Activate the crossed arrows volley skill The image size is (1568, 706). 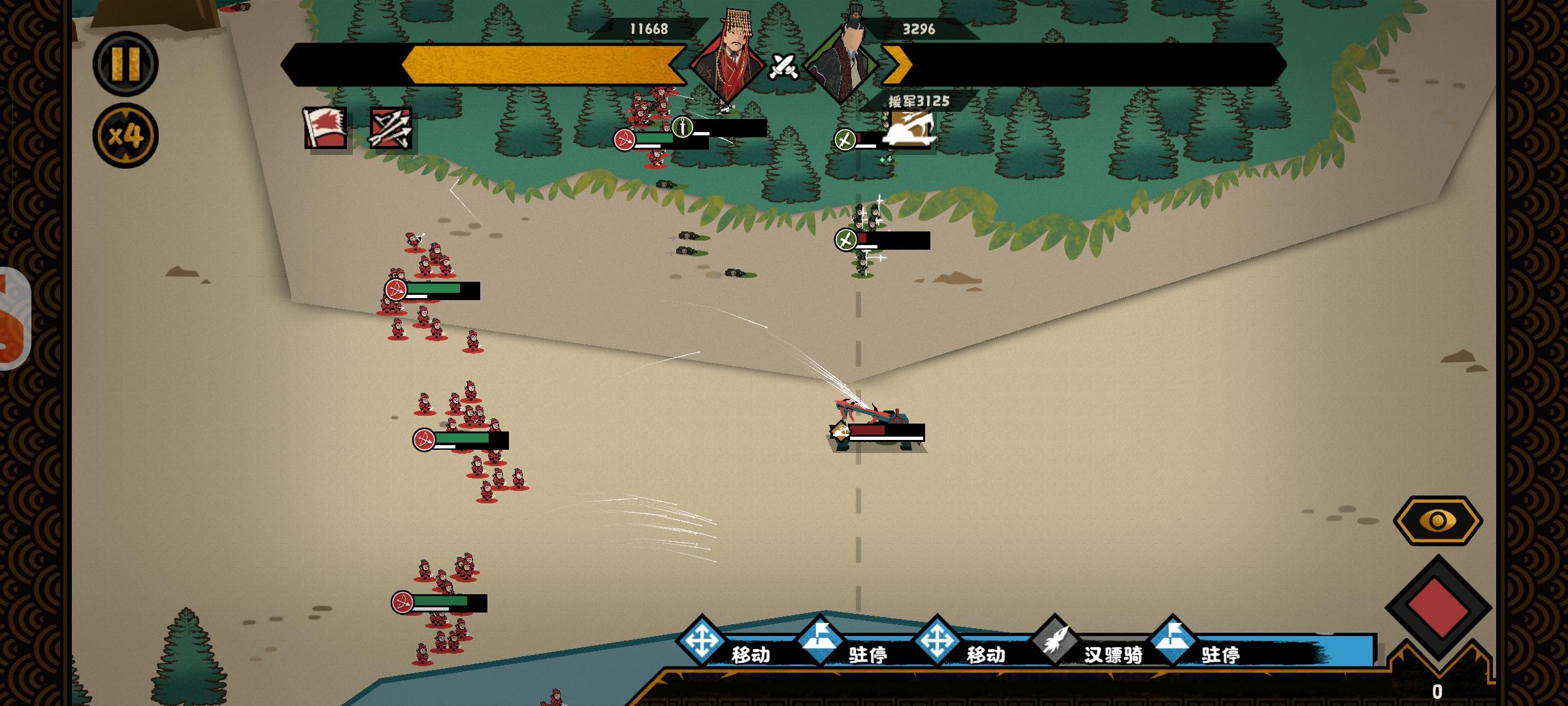[391, 128]
